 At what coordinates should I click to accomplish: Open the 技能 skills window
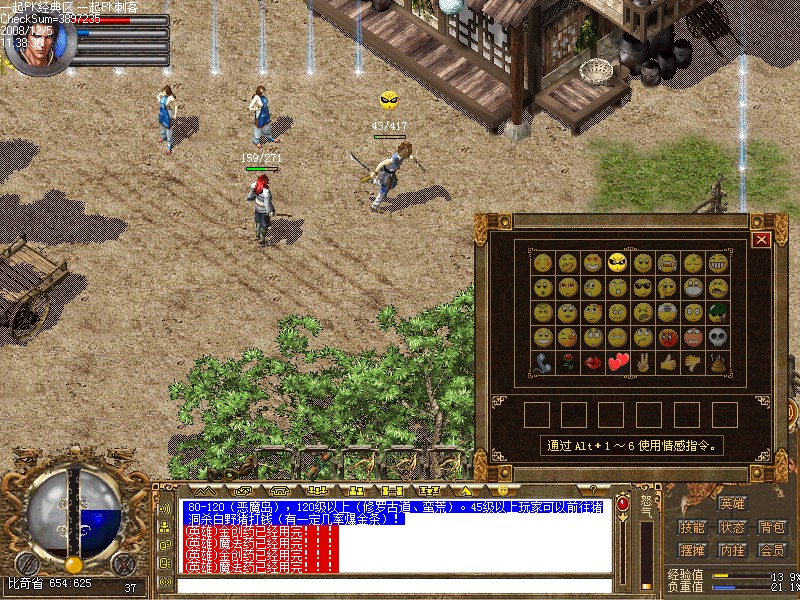692,527
